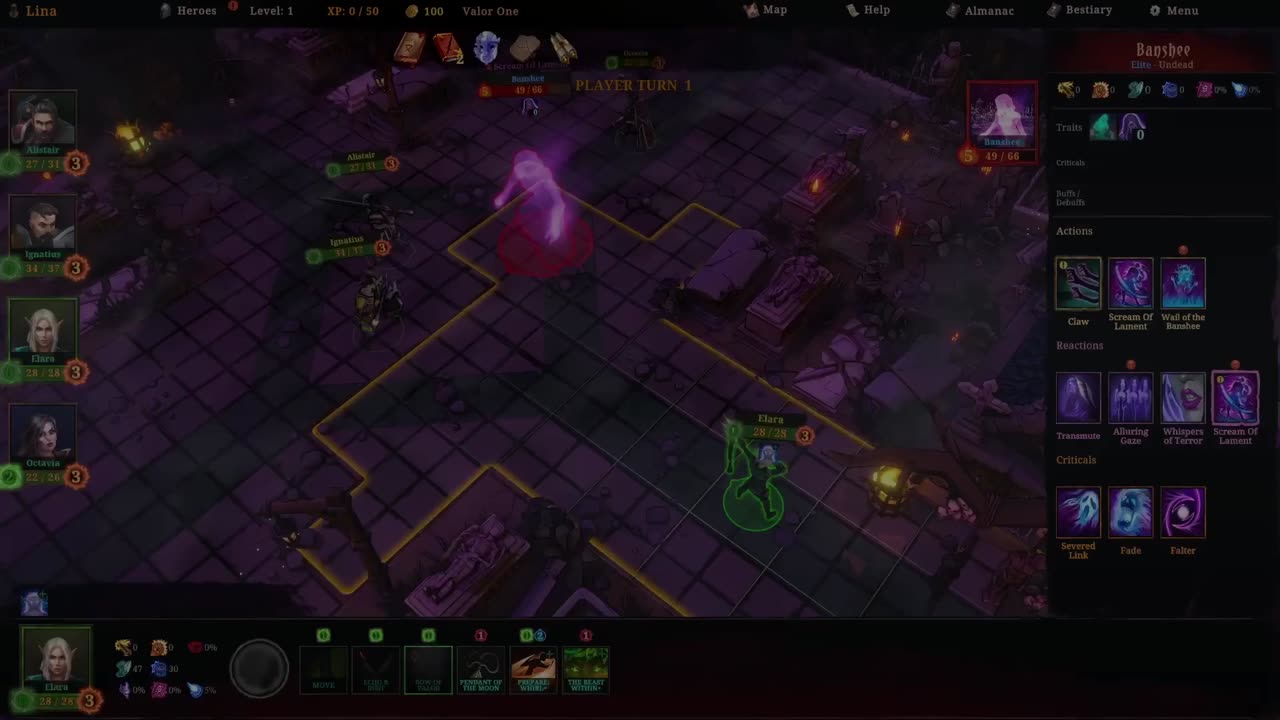This screenshot has width=1280, height=720.
Task: Open the Map from the top bar
Action: 766,10
